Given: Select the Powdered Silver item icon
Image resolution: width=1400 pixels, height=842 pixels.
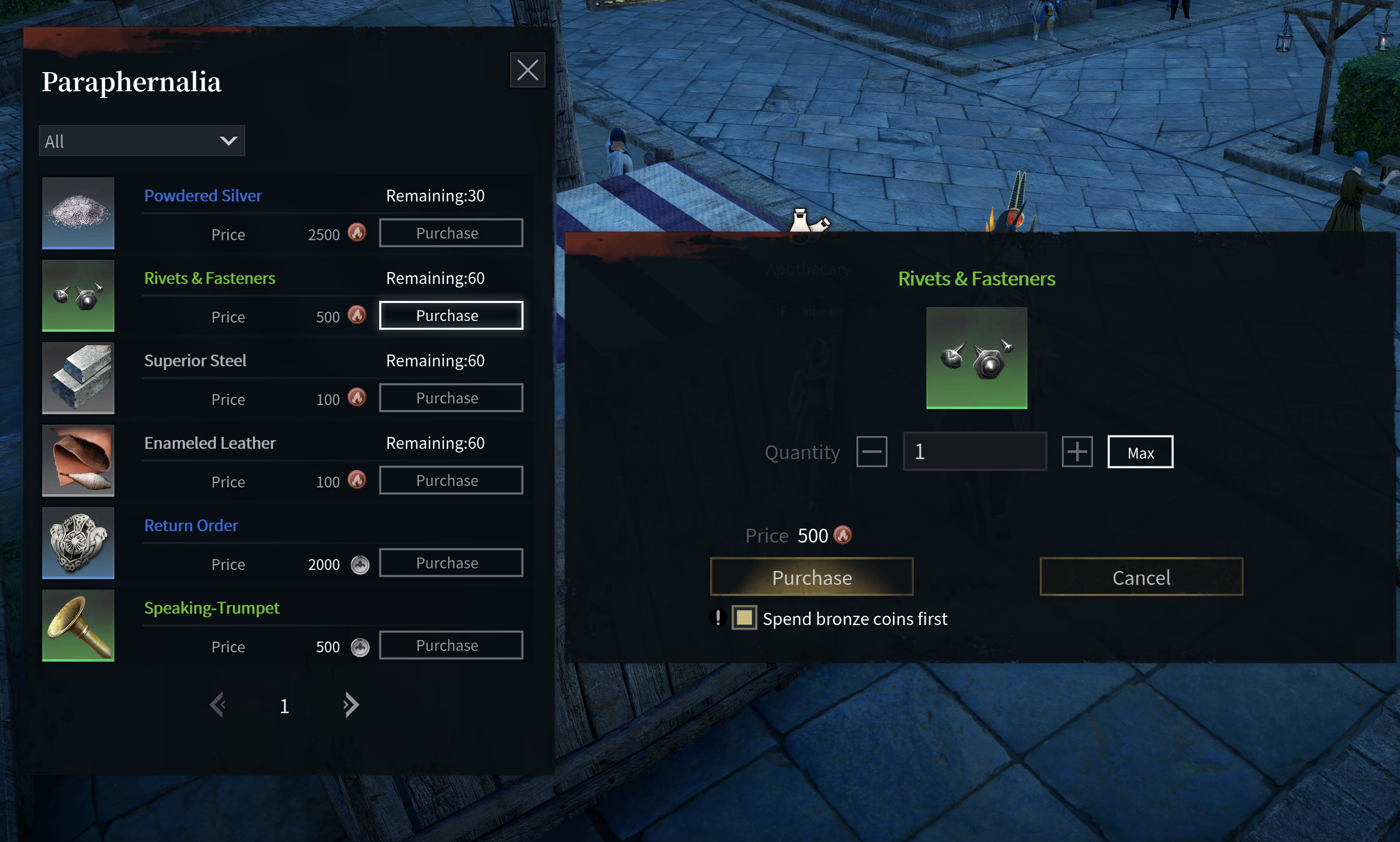Looking at the screenshot, I should (x=78, y=213).
